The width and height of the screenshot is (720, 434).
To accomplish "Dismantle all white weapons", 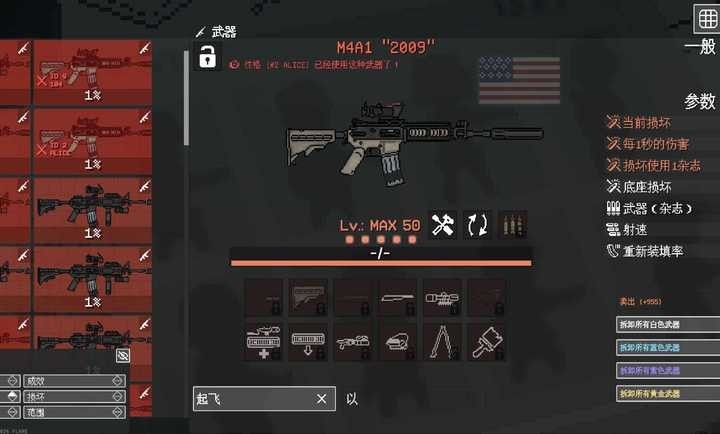I will pyautogui.click(x=667, y=325).
